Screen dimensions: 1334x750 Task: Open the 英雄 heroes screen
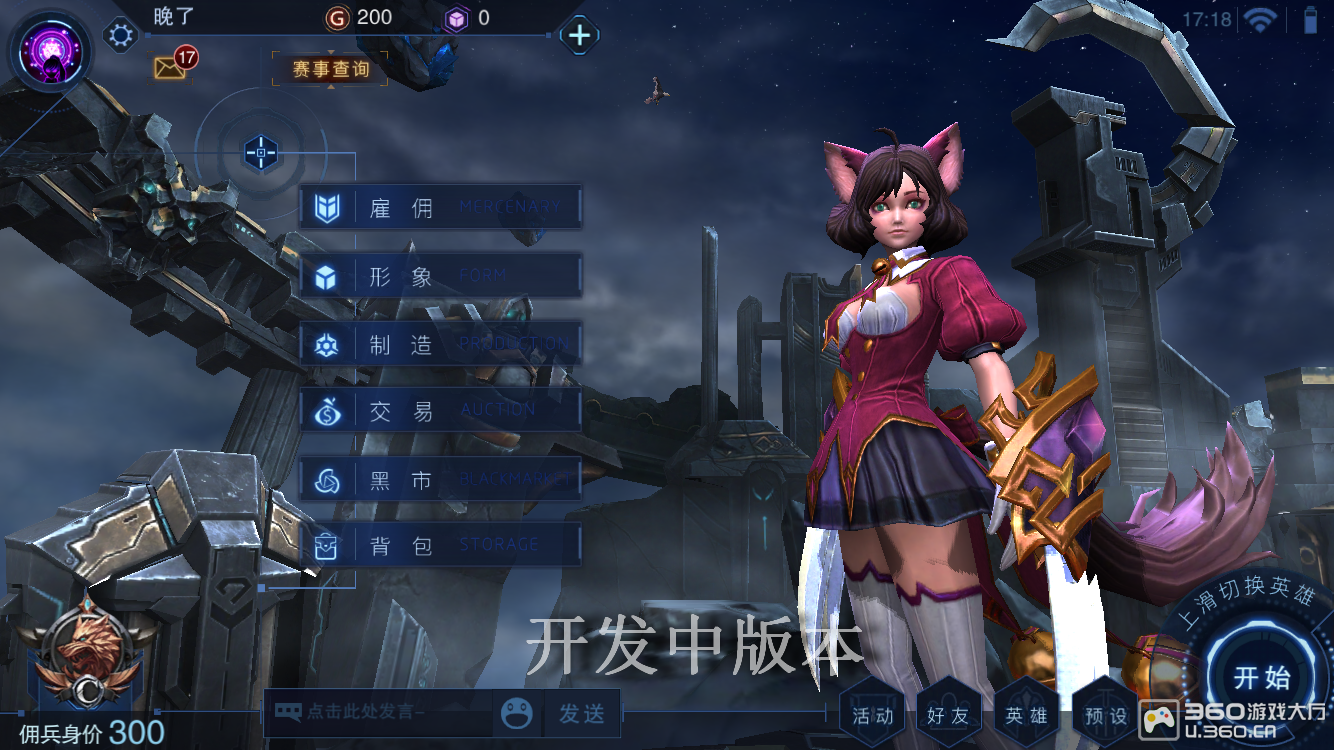coord(1026,715)
